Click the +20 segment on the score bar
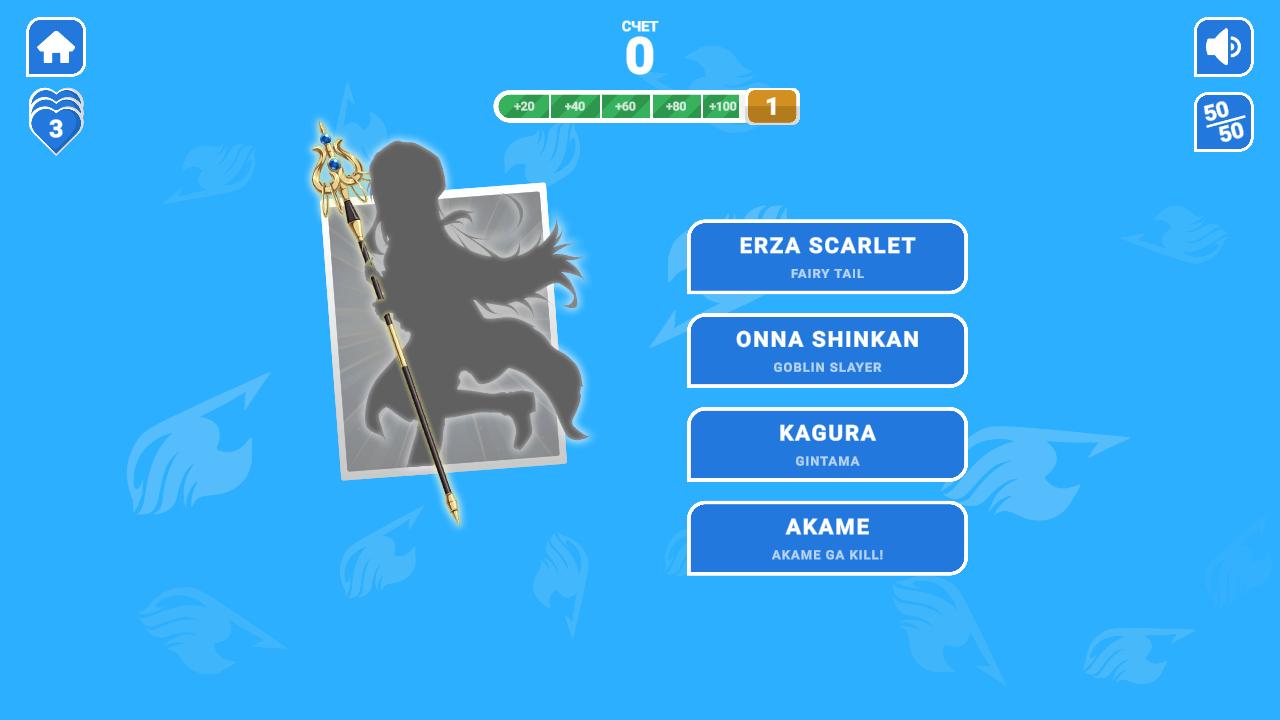1280x720 pixels. (524, 106)
